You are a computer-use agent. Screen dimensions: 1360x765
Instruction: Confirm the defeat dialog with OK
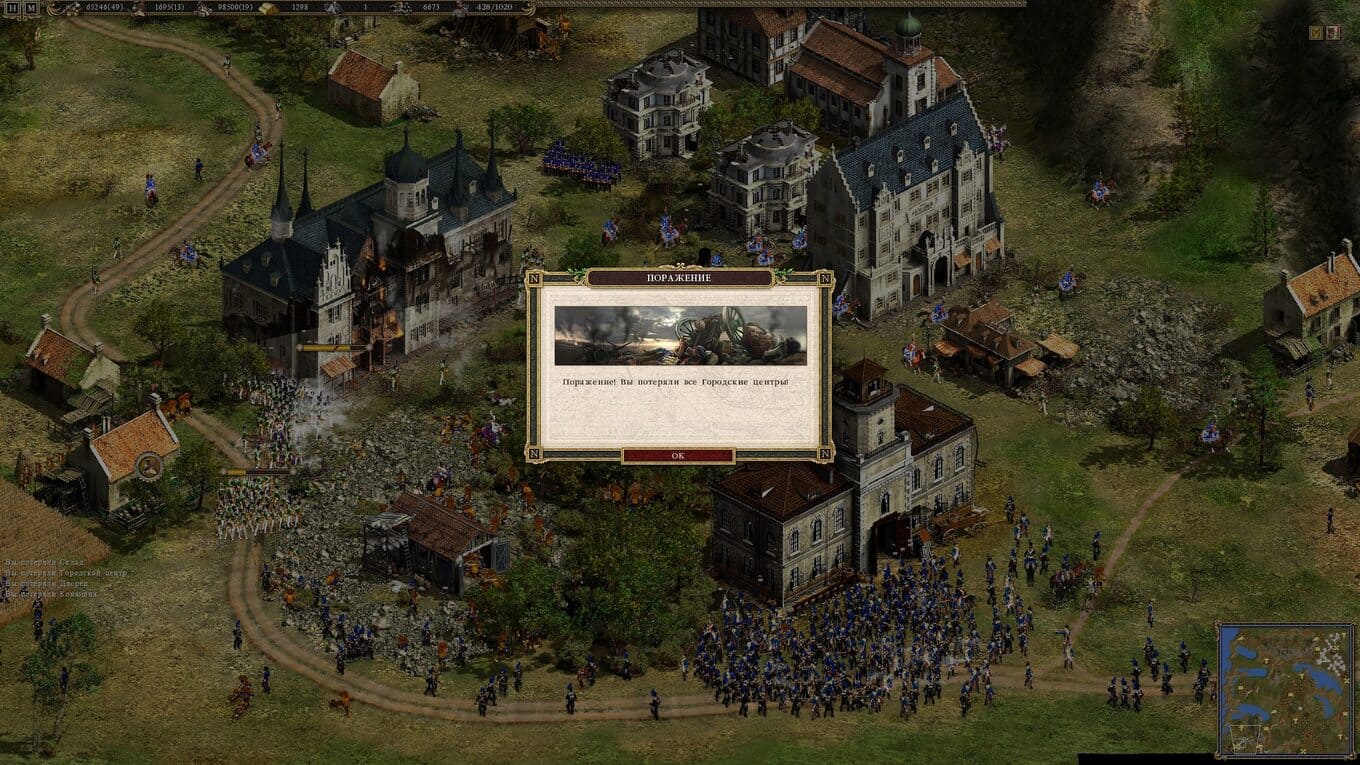(x=678, y=455)
